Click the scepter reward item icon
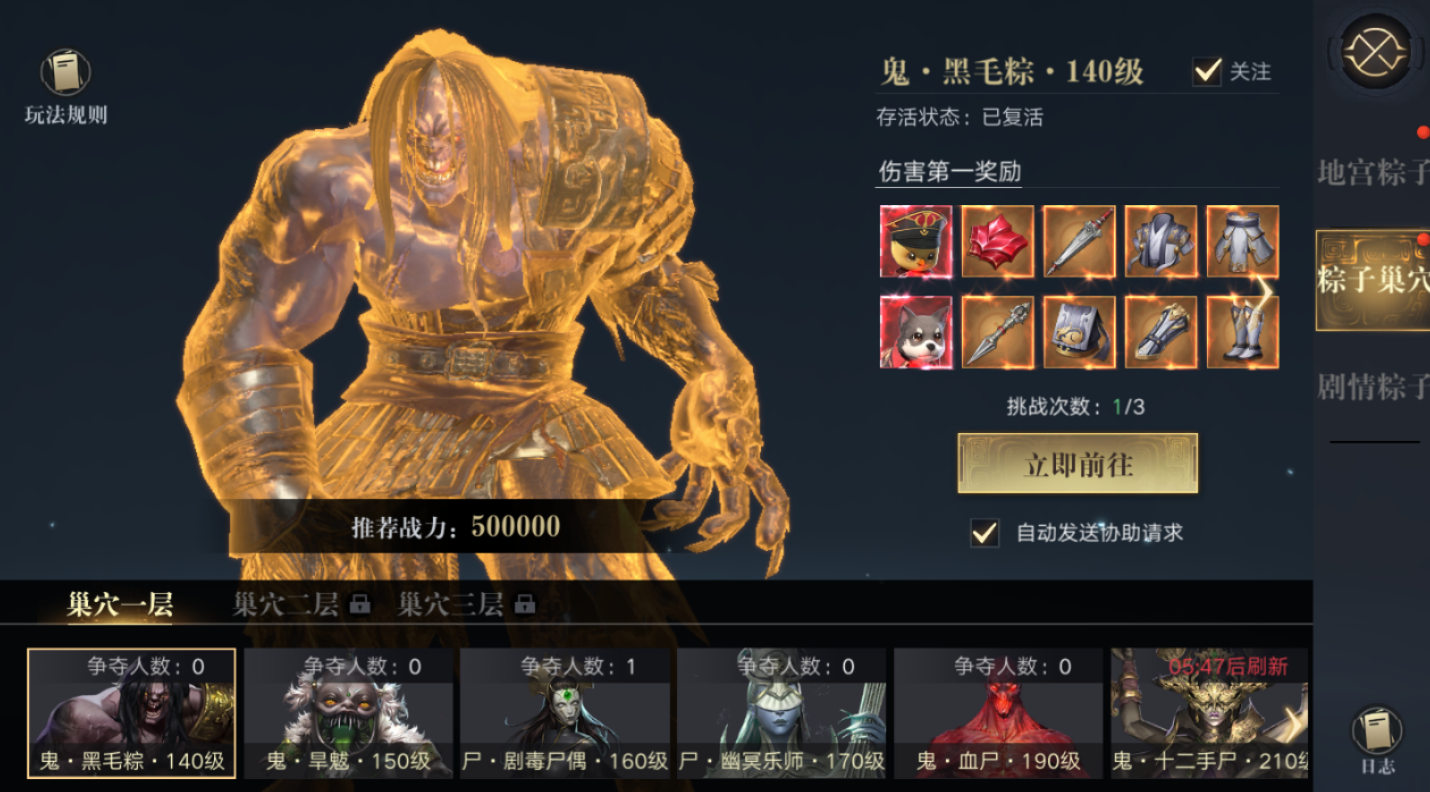This screenshot has width=1430, height=792. 997,330
